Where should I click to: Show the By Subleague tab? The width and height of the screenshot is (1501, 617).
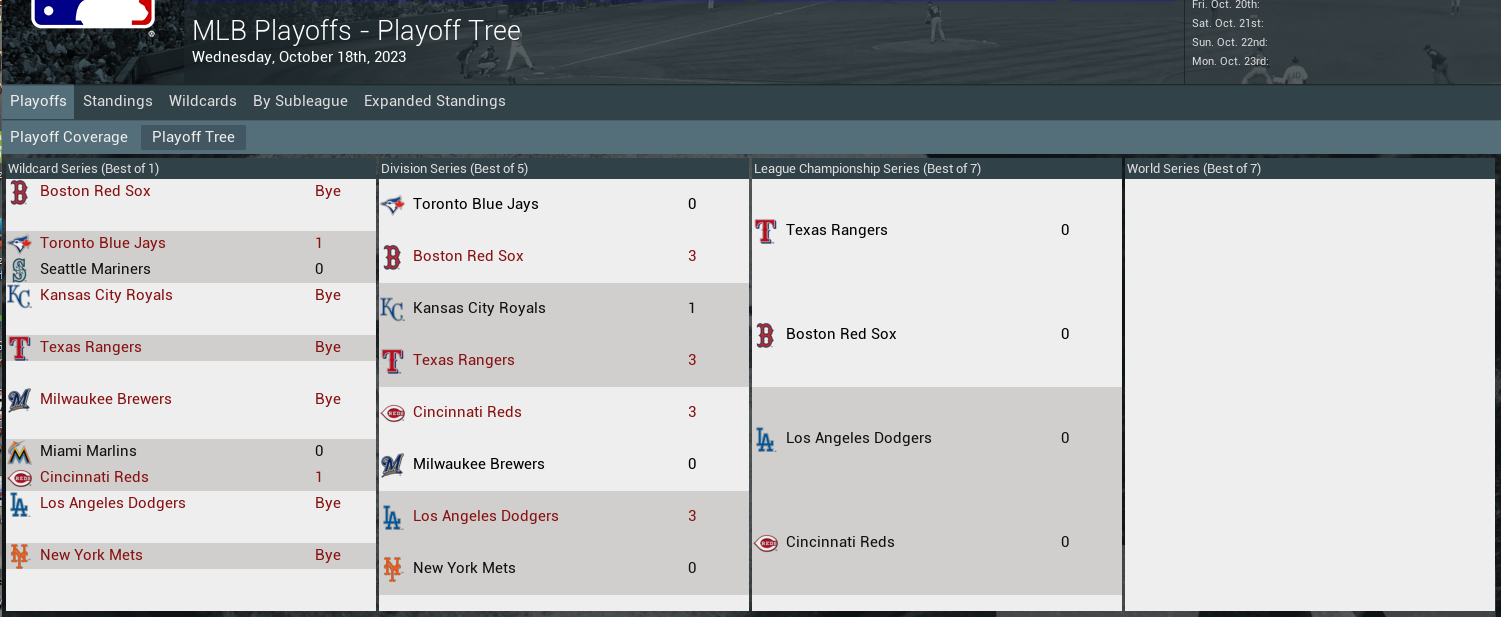300,101
